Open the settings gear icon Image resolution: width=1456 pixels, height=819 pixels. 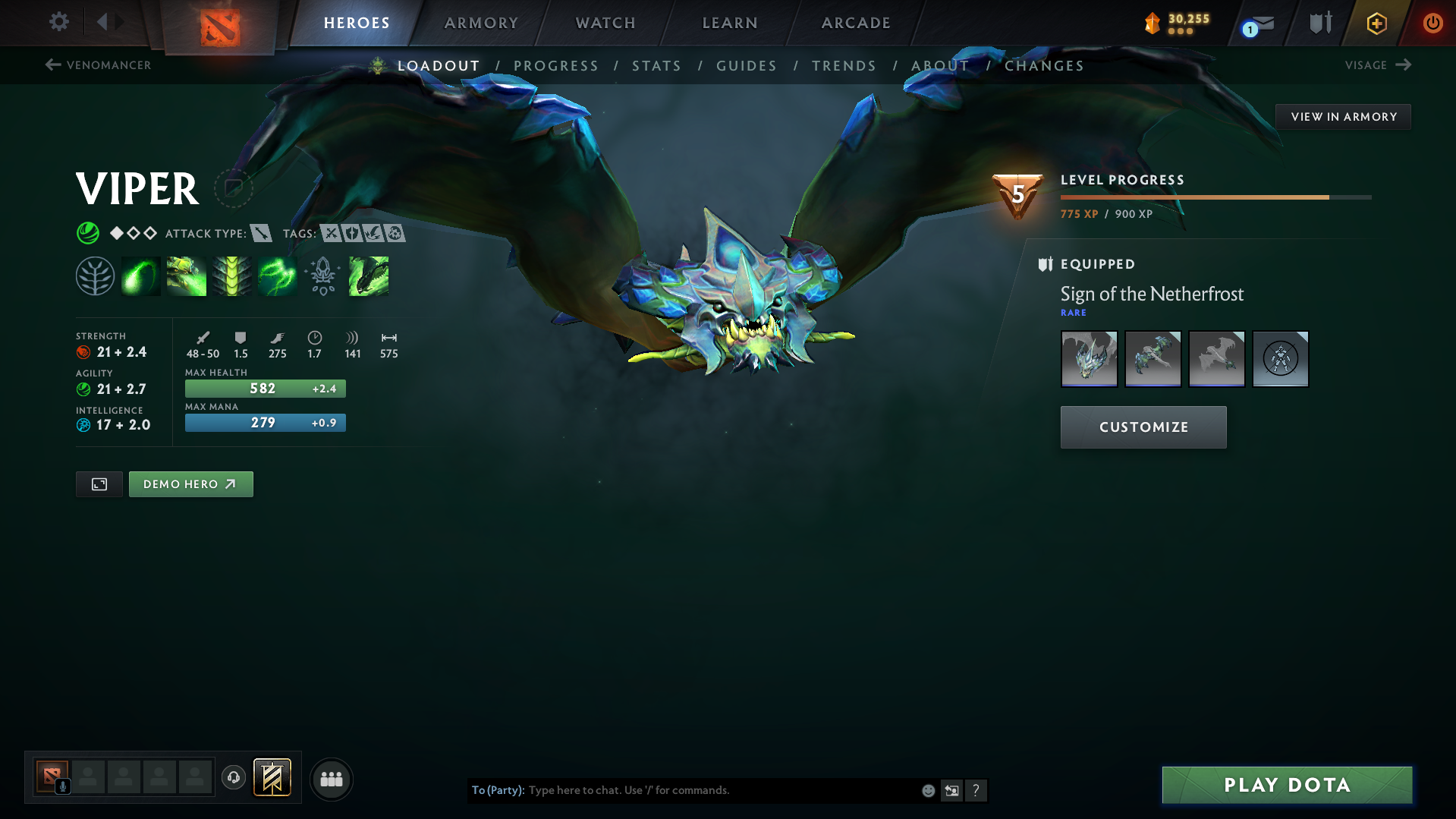pos(58,22)
